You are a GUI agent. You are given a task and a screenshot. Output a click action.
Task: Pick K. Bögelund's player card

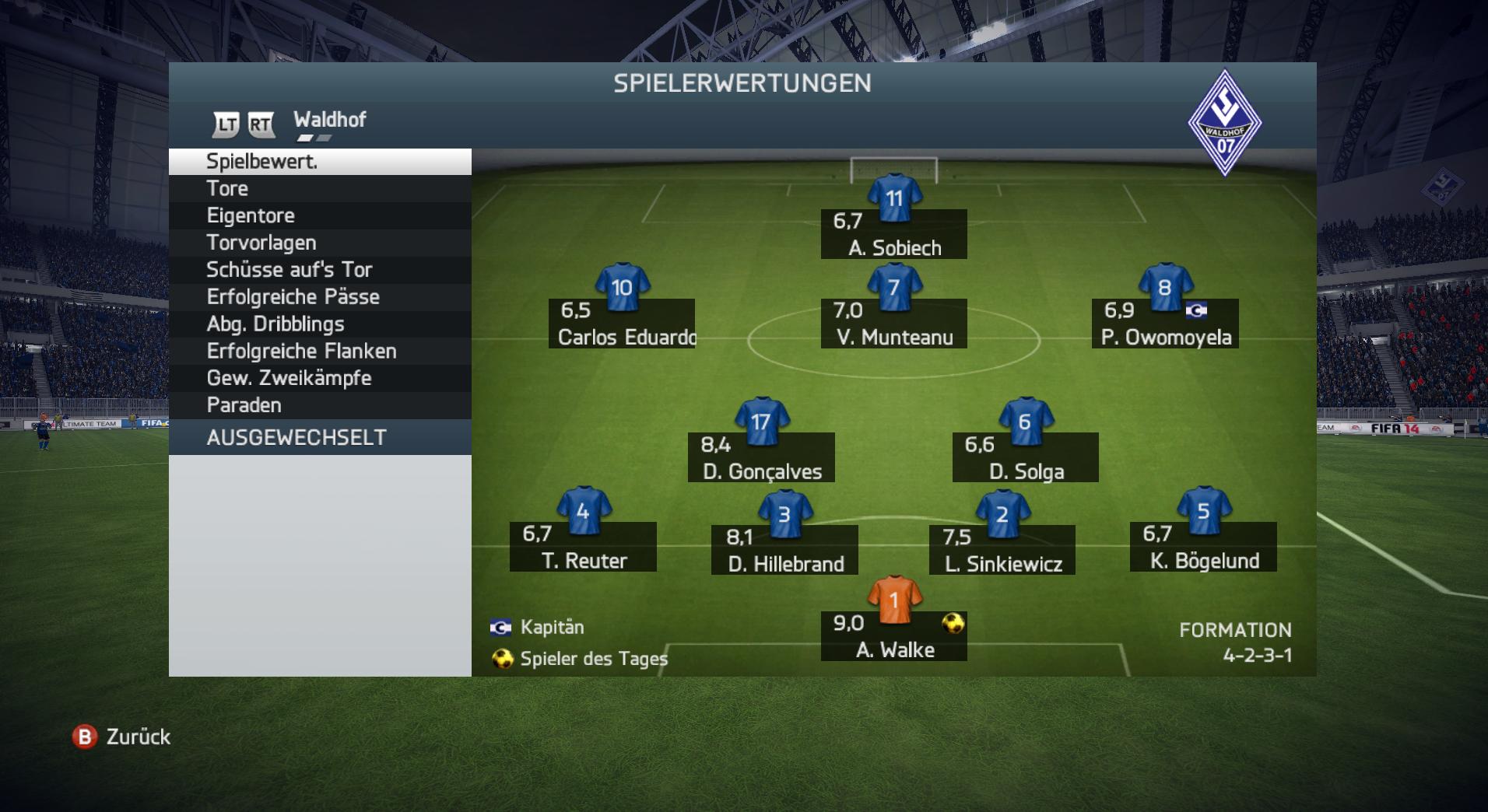click(x=1203, y=547)
